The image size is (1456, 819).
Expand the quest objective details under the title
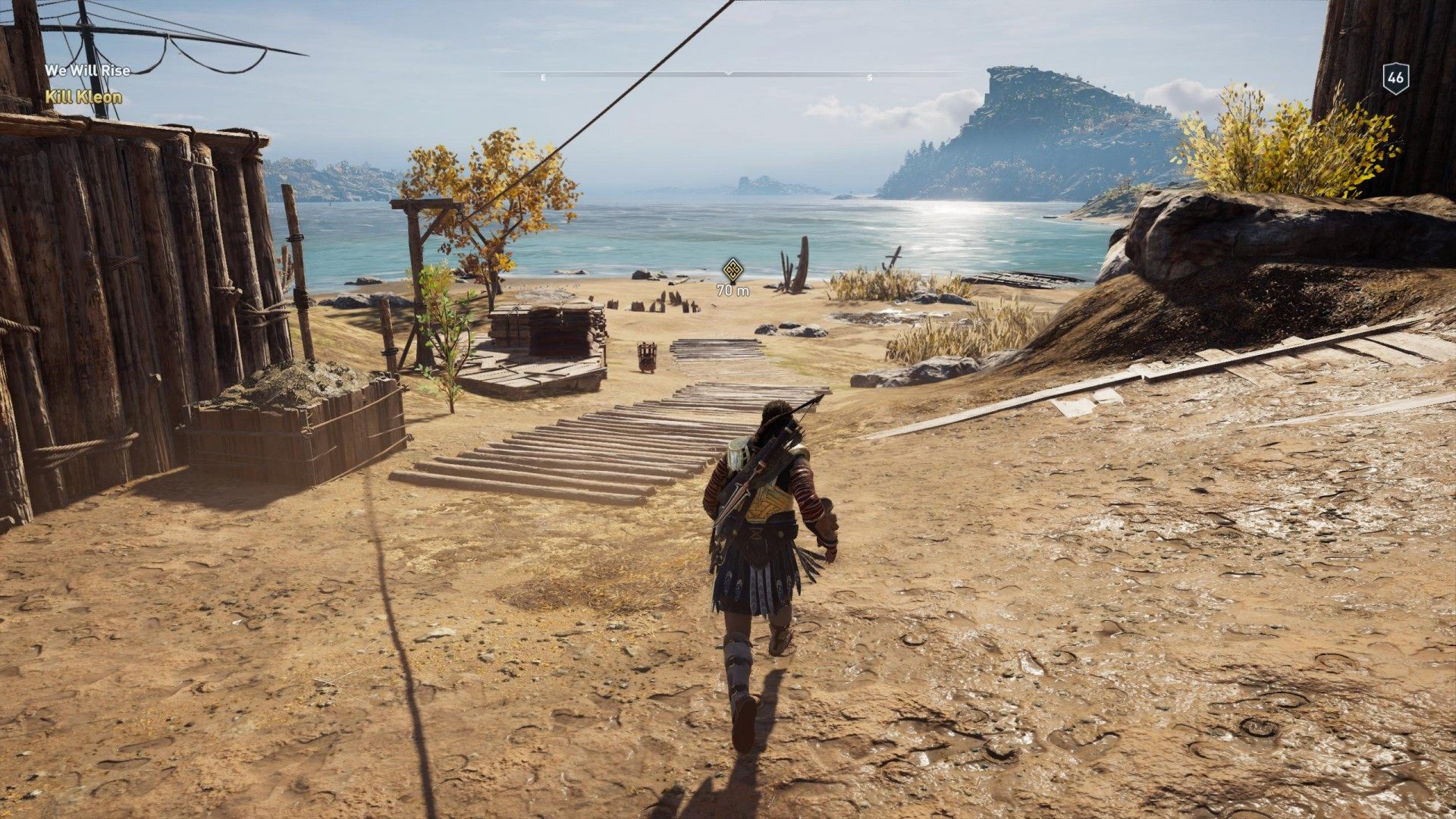click(x=83, y=96)
